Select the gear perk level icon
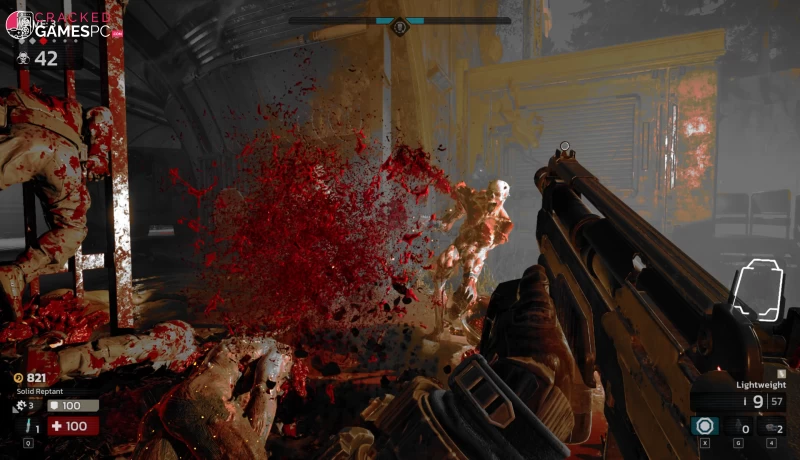 pos(20,406)
